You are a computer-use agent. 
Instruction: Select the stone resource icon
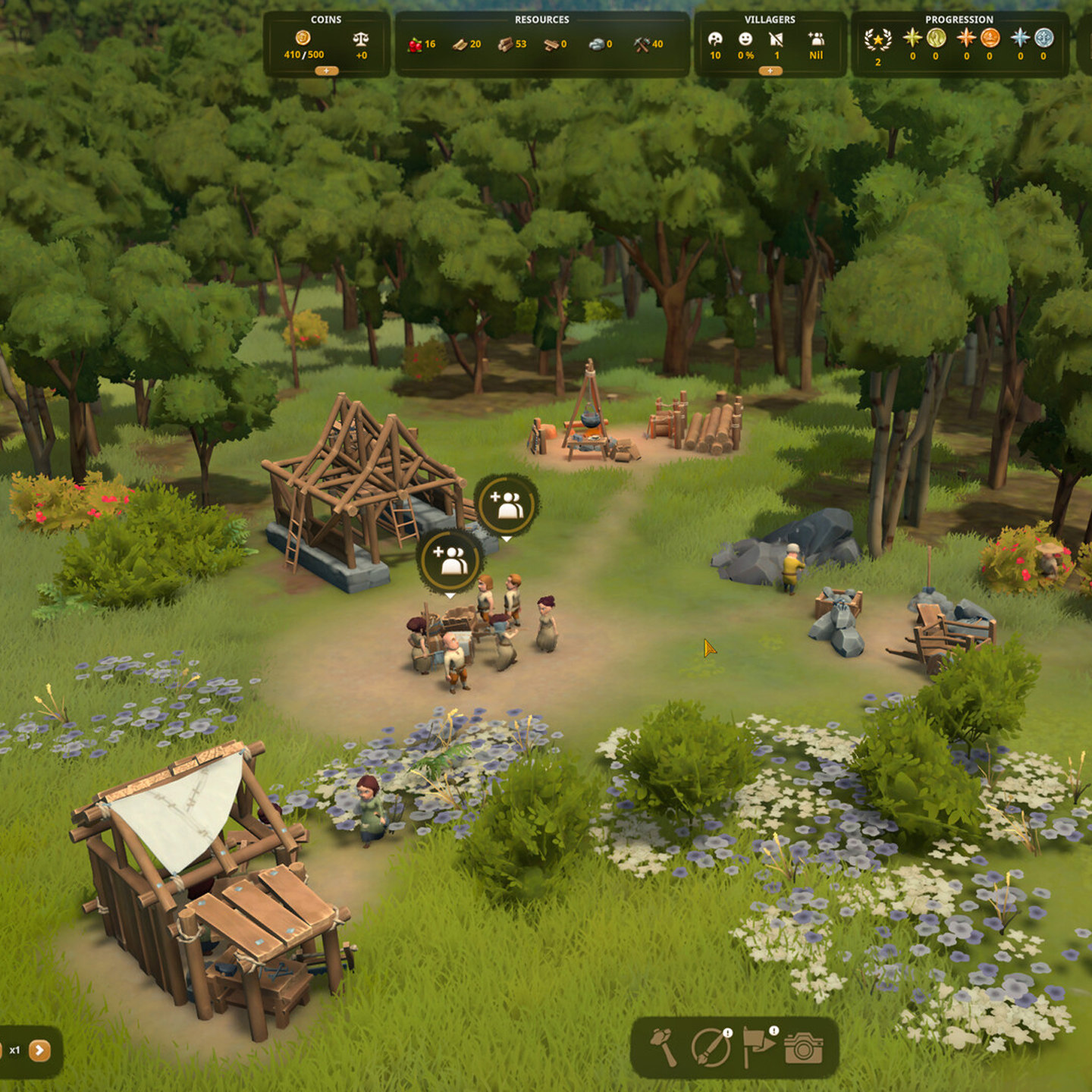(597, 44)
